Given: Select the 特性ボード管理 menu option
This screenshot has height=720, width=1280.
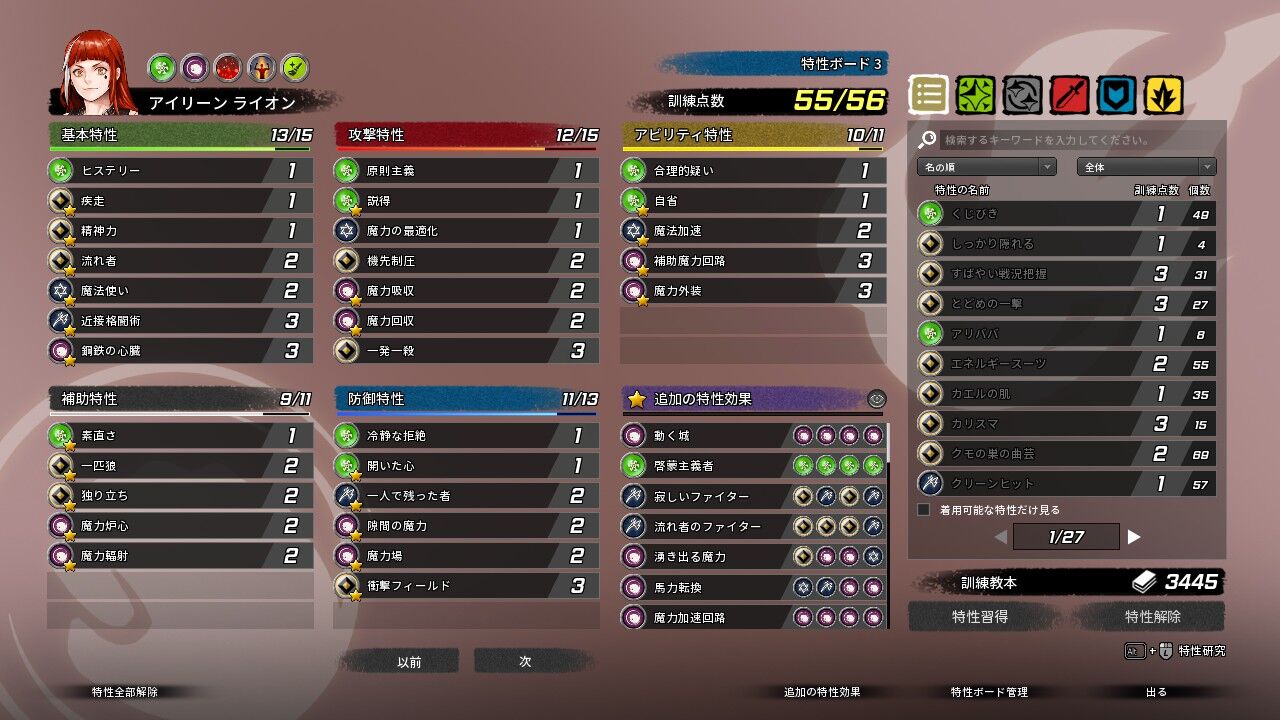Looking at the screenshot, I should pos(988,691).
